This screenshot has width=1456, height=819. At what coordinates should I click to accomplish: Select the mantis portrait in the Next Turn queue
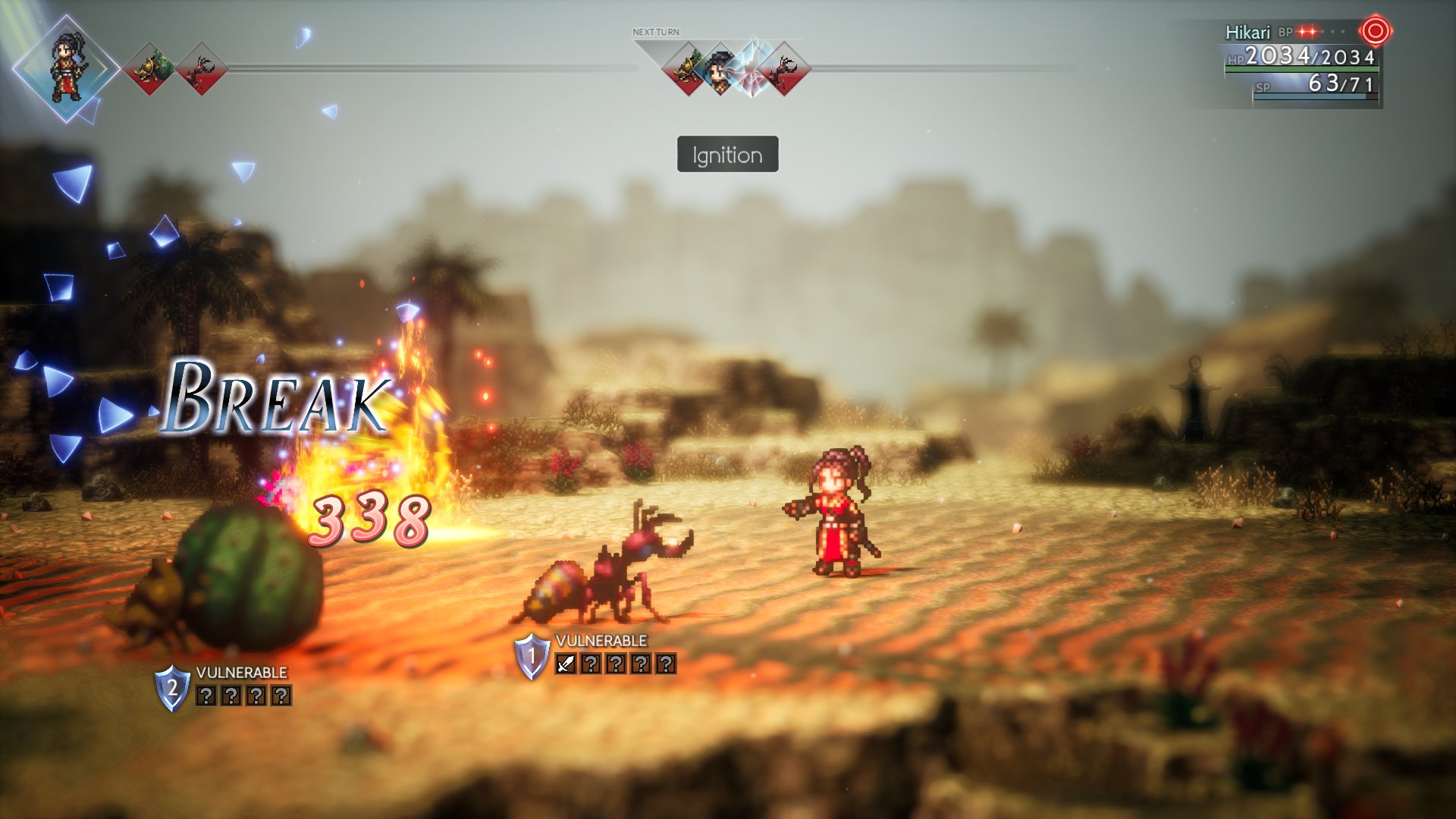click(689, 67)
